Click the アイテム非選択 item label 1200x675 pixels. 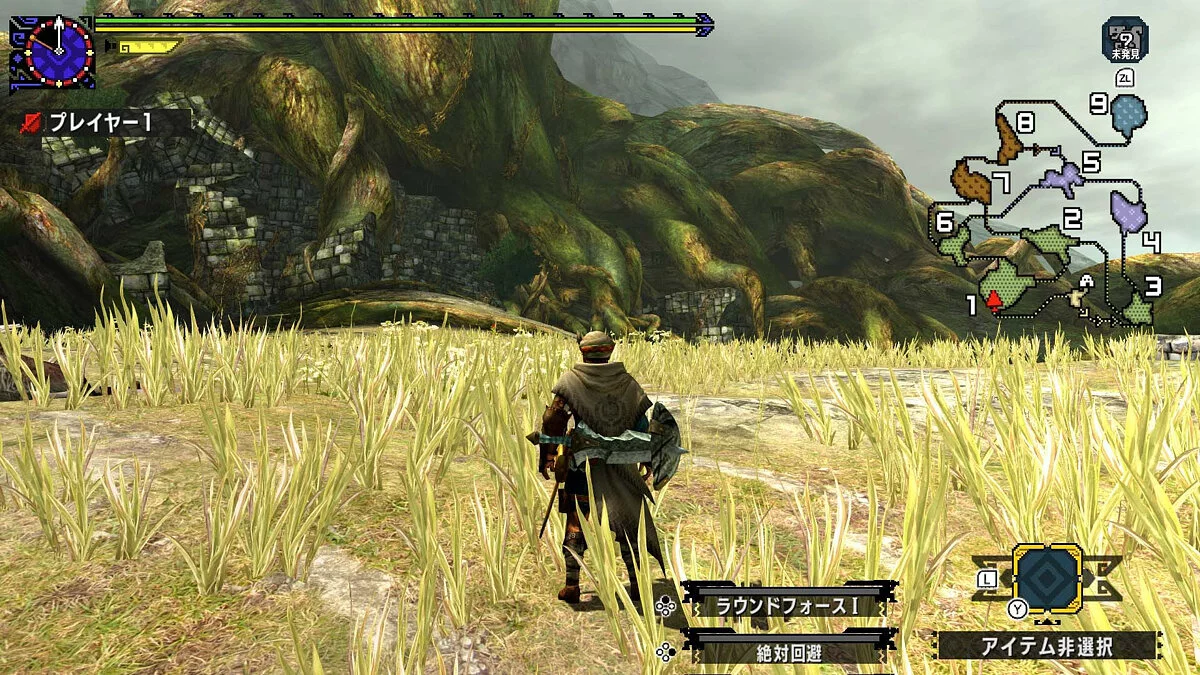pos(1048,646)
